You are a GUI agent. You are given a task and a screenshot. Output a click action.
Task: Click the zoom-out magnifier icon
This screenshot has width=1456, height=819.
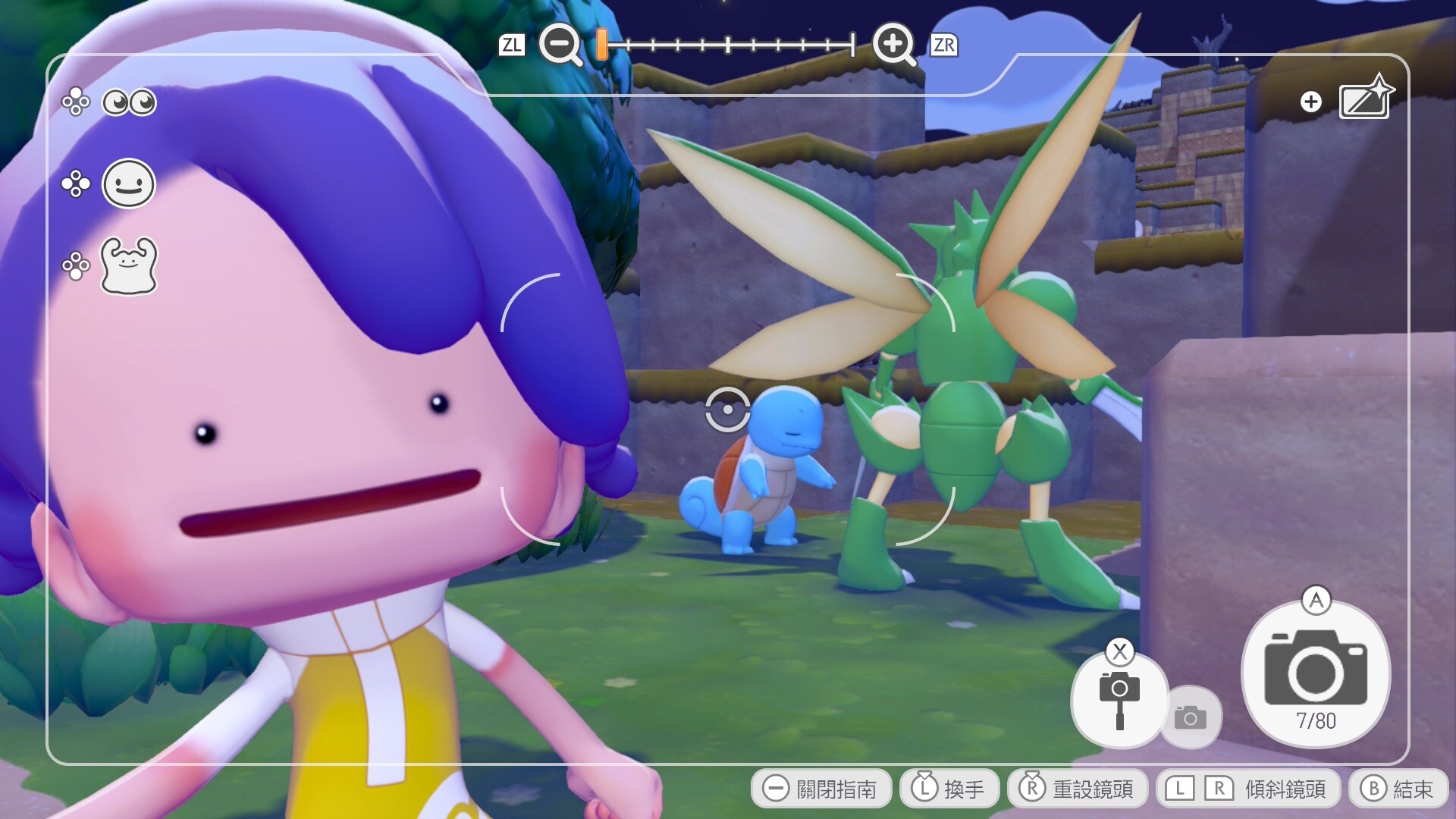pyautogui.click(x=560, y=44)
